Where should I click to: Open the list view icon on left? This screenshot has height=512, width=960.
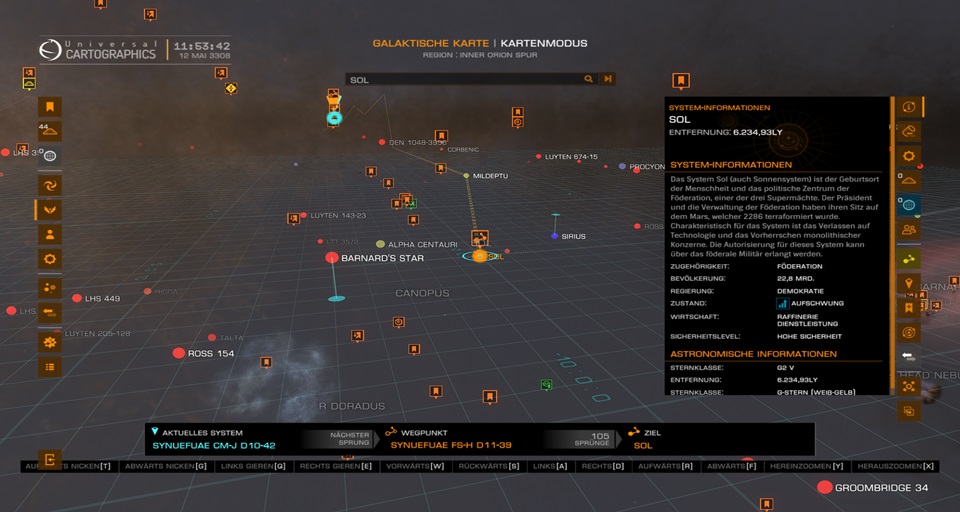[50, 367]
